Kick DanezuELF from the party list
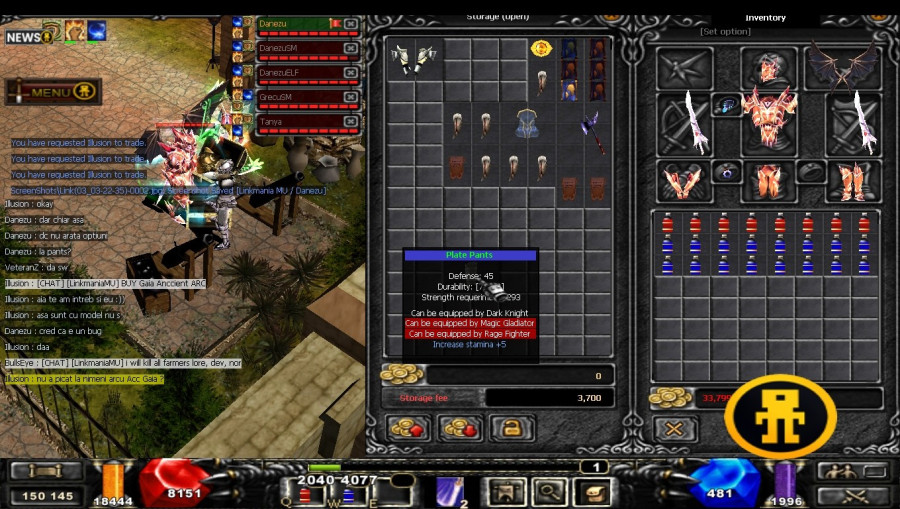 [x=351, y=73]
